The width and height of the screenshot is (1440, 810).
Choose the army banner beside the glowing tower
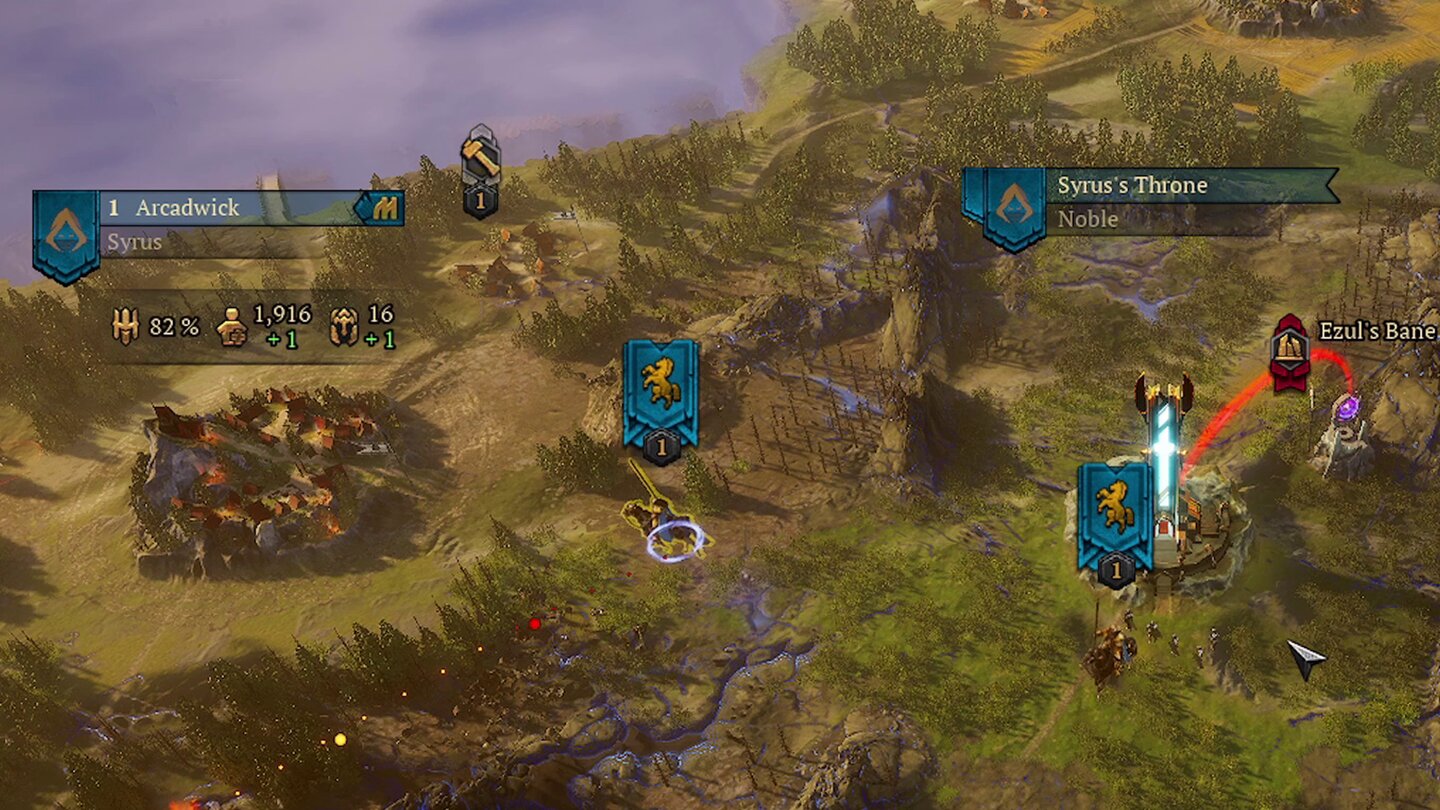[1115, 512]
